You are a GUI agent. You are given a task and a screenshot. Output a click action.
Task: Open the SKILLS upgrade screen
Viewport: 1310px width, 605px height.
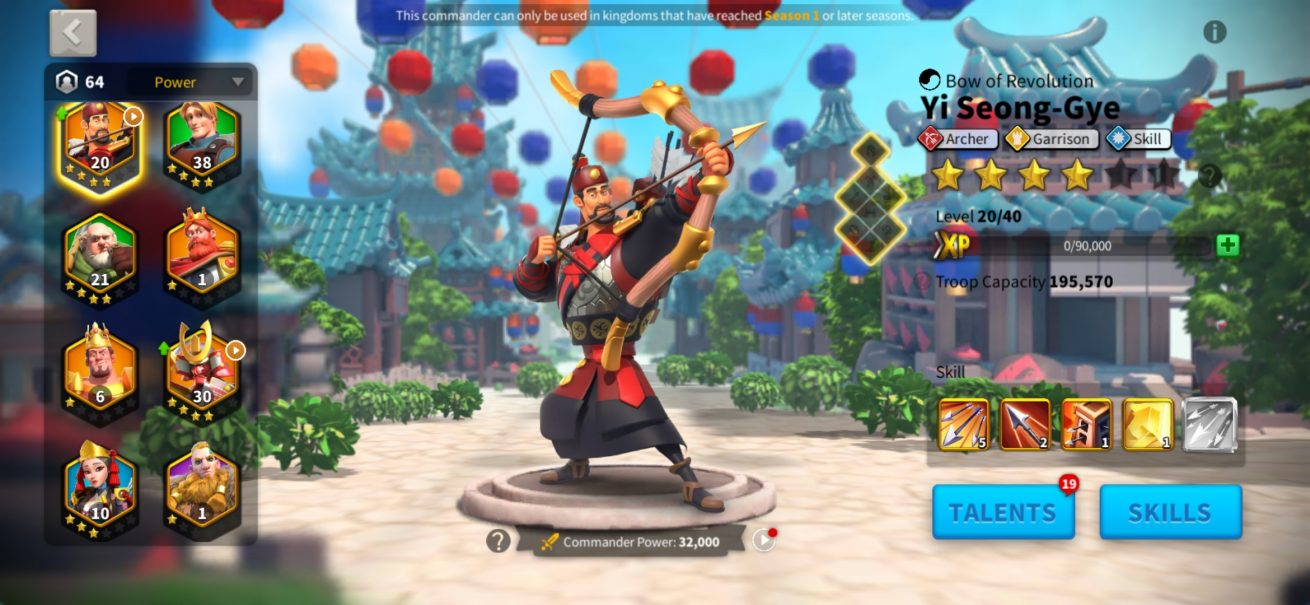pos(1170,512)
